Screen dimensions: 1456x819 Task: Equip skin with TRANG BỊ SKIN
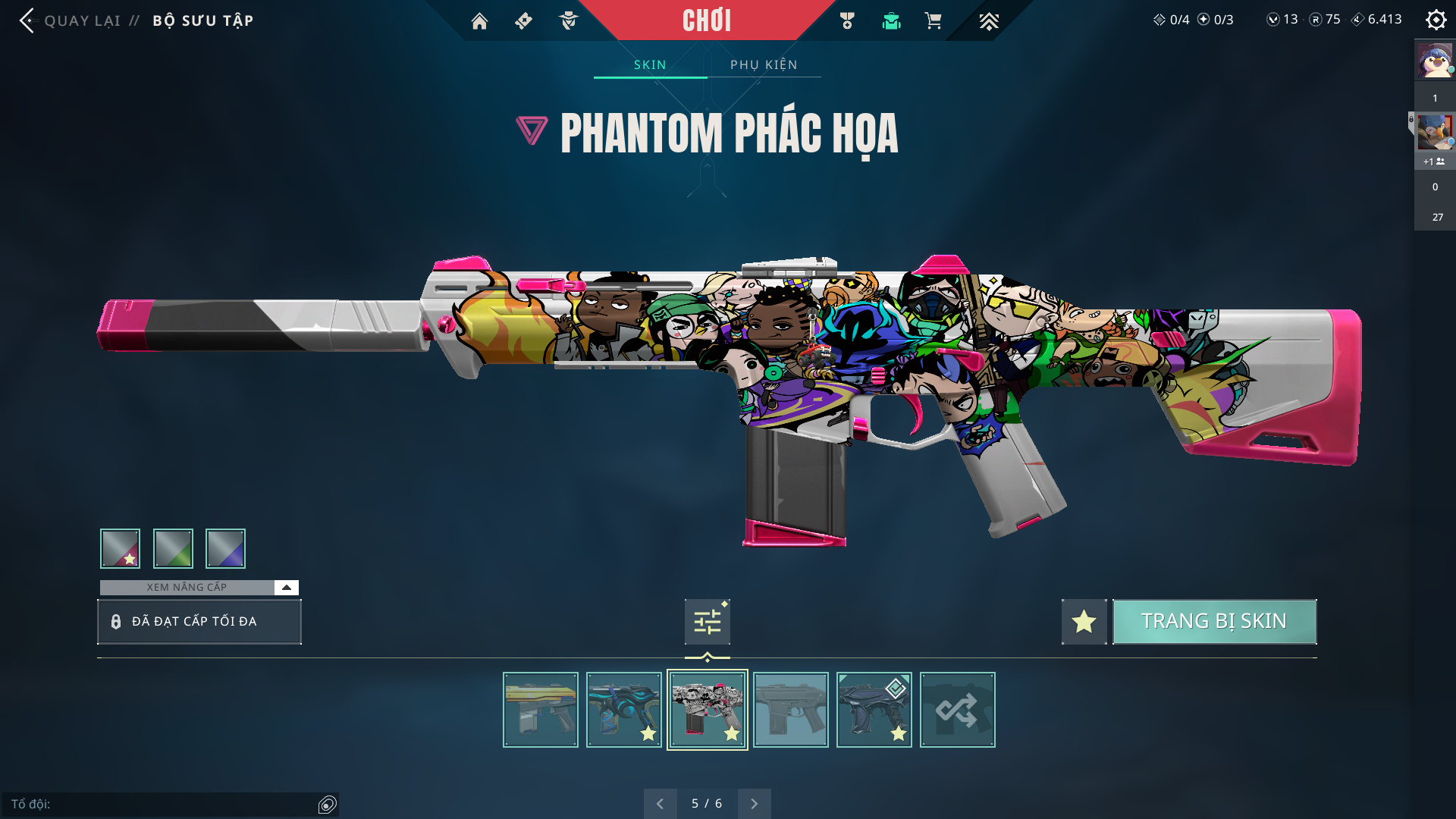pos(1214,622)
